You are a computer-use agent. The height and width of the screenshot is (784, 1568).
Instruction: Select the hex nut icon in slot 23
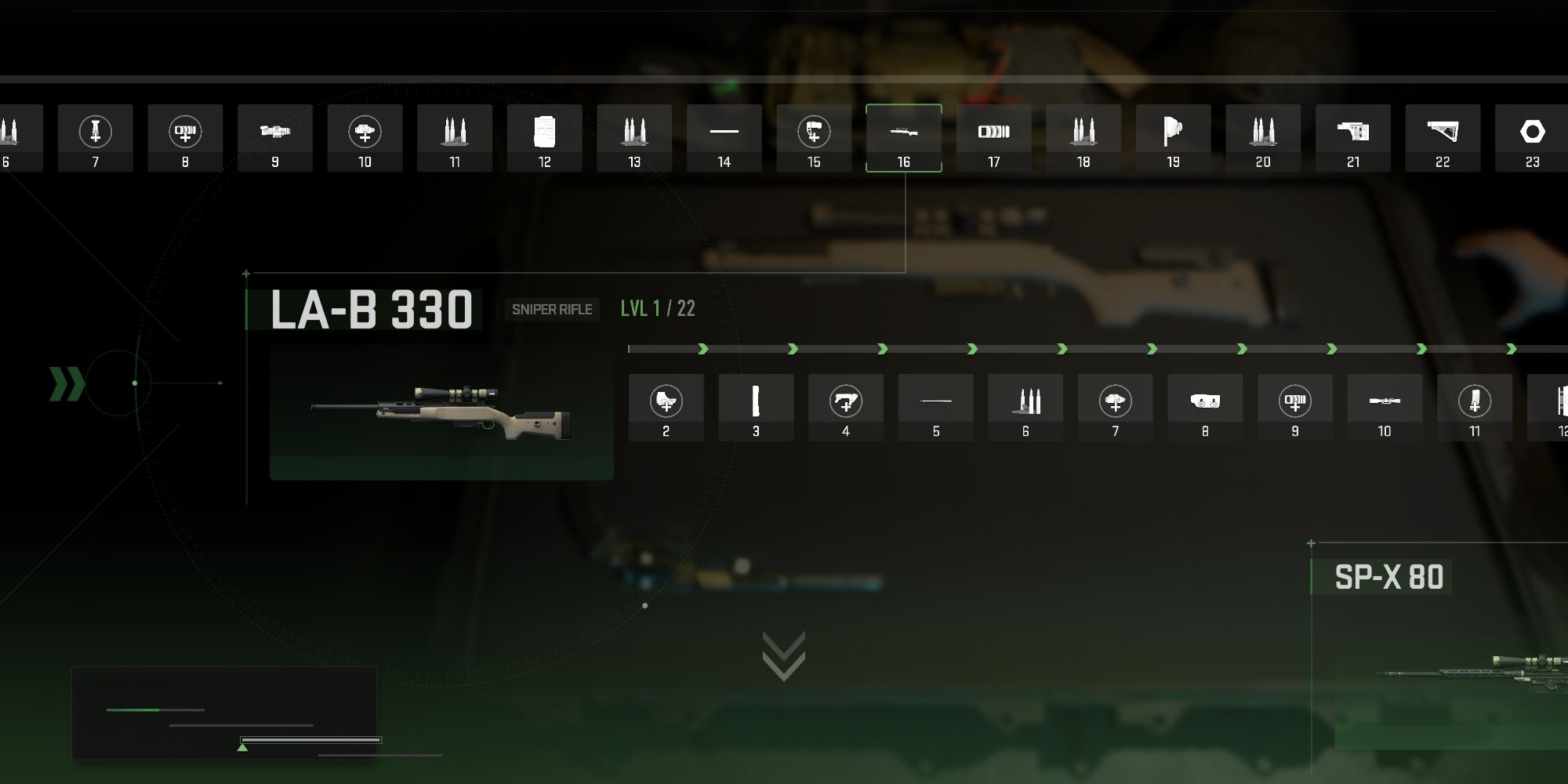1531,133
